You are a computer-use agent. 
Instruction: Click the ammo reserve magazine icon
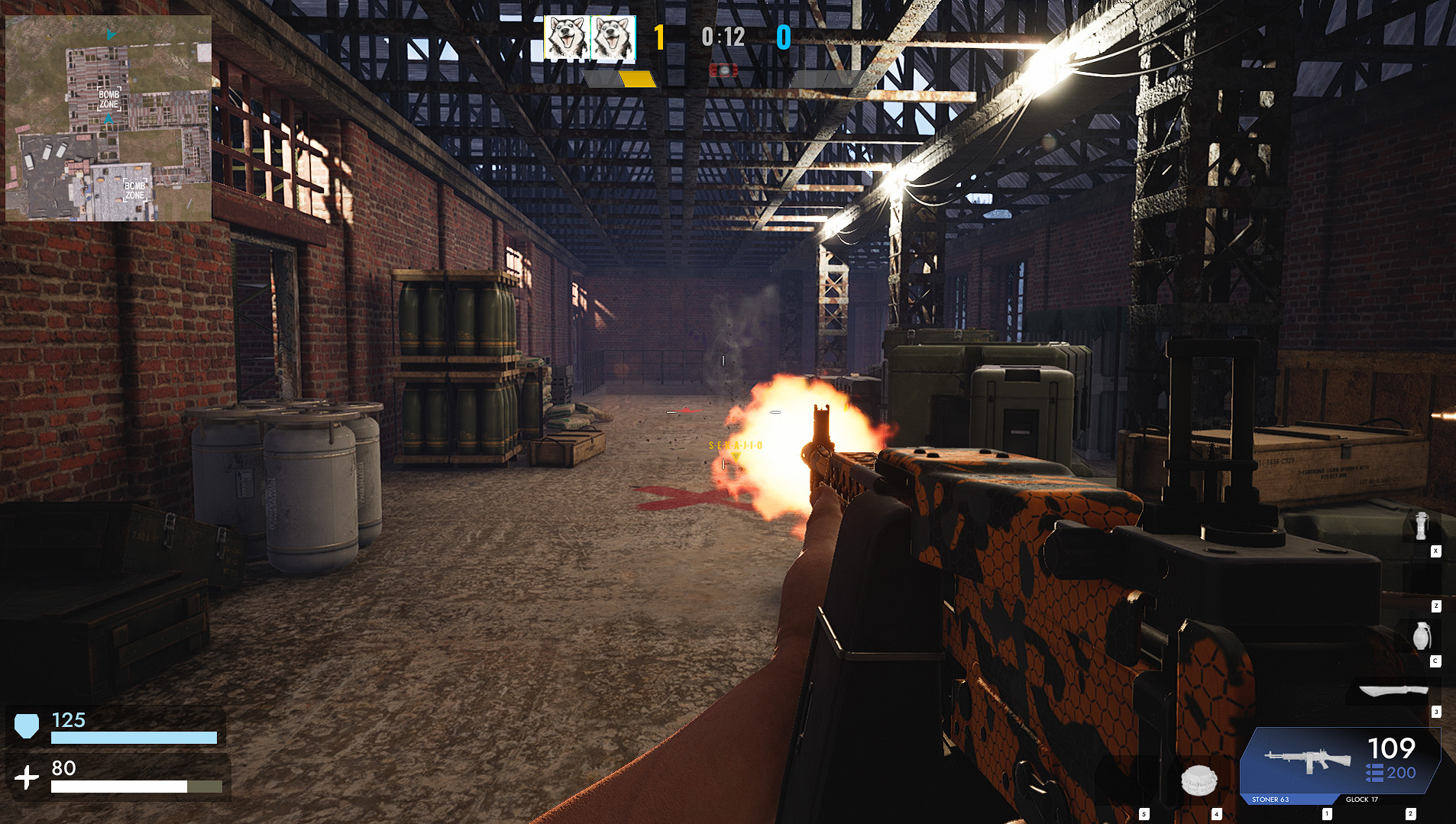click(x=1375, y=772)
